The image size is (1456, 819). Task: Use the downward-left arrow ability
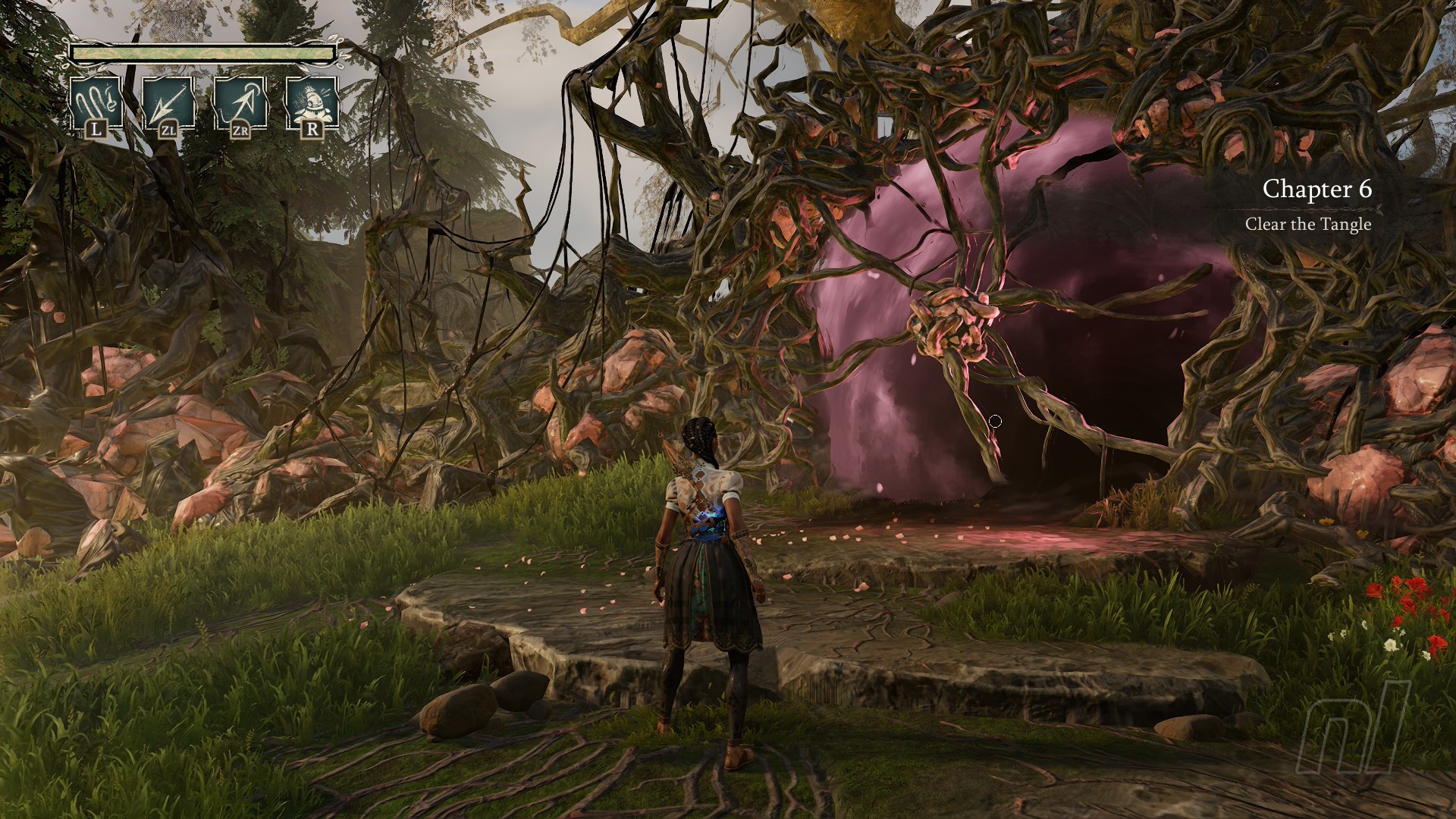(168, 104)
